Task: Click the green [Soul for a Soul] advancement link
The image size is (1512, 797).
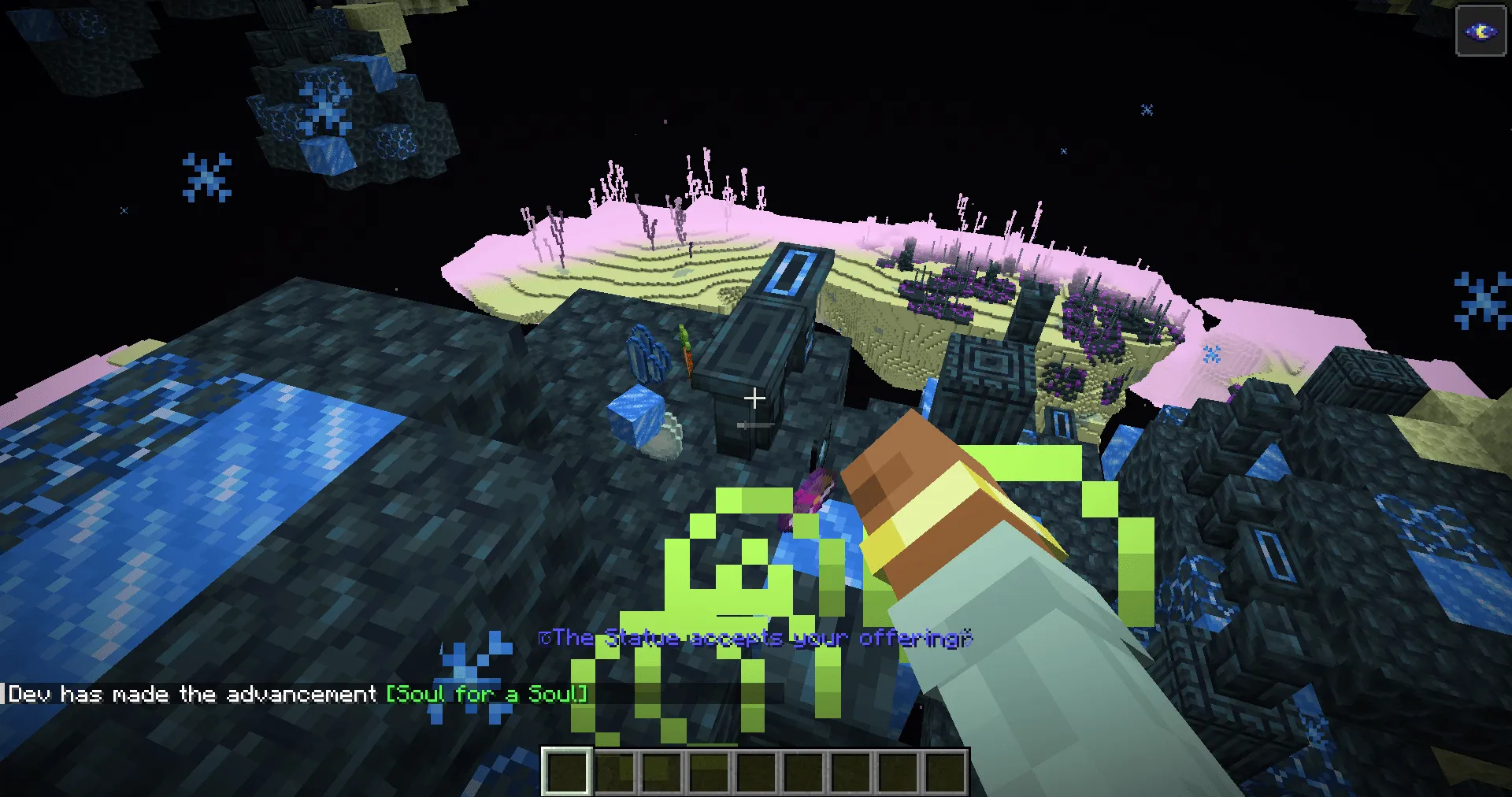Action: [486, 694]
